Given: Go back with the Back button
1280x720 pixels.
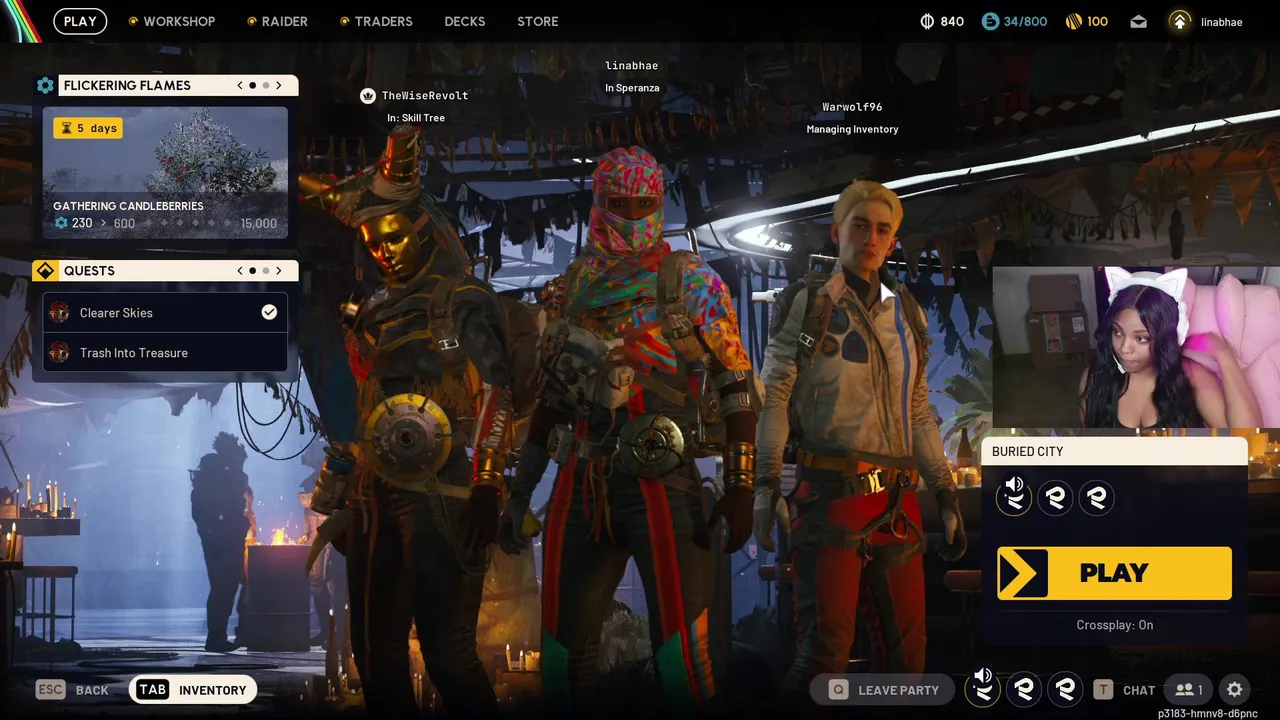Looking at the screenshot, I should [73, 690].
